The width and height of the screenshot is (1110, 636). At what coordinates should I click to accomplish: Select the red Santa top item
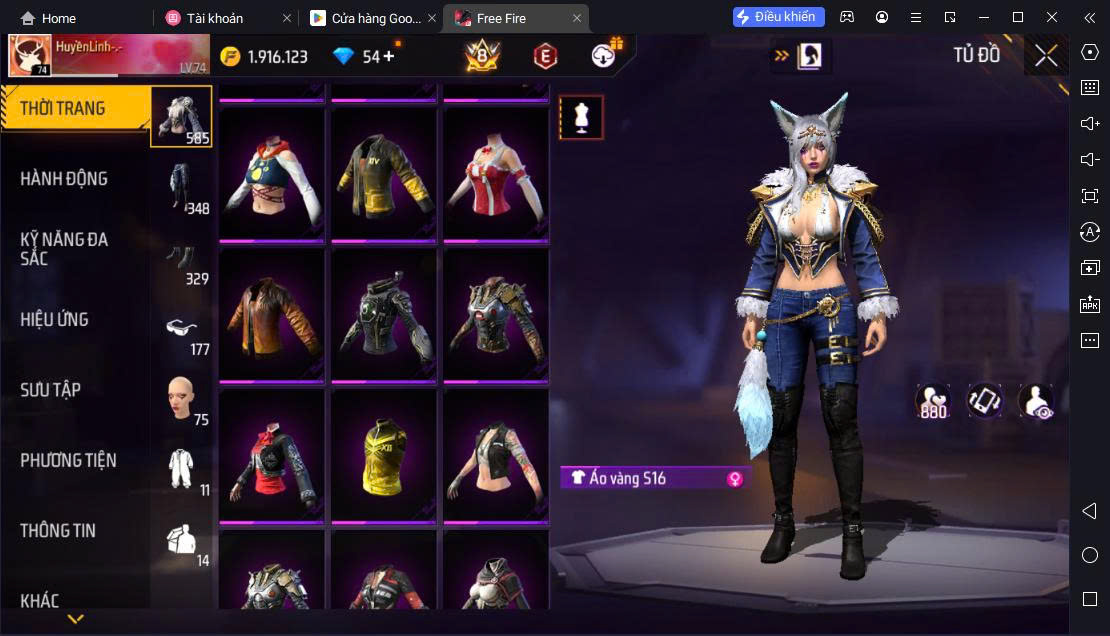[x=496, y=172]
